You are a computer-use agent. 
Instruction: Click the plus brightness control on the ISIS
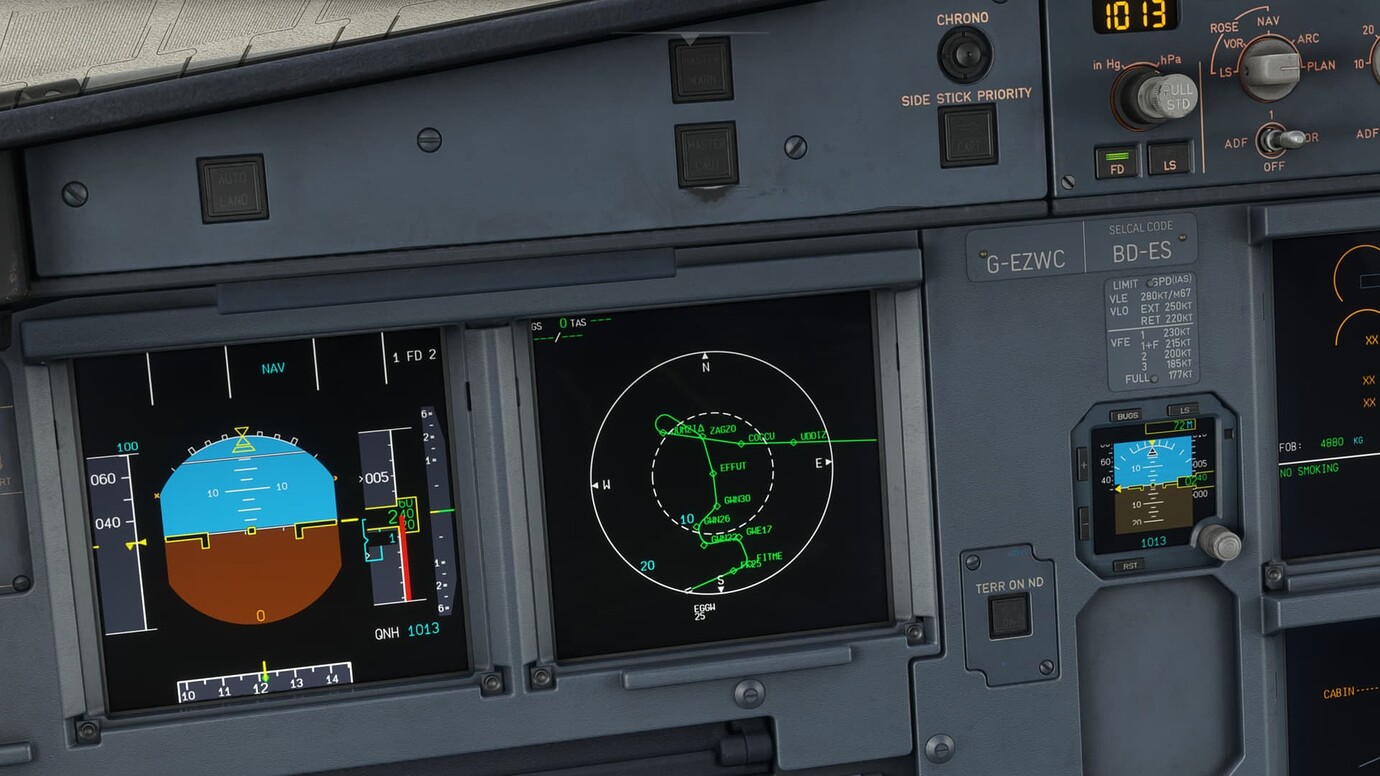[1084, 463]
